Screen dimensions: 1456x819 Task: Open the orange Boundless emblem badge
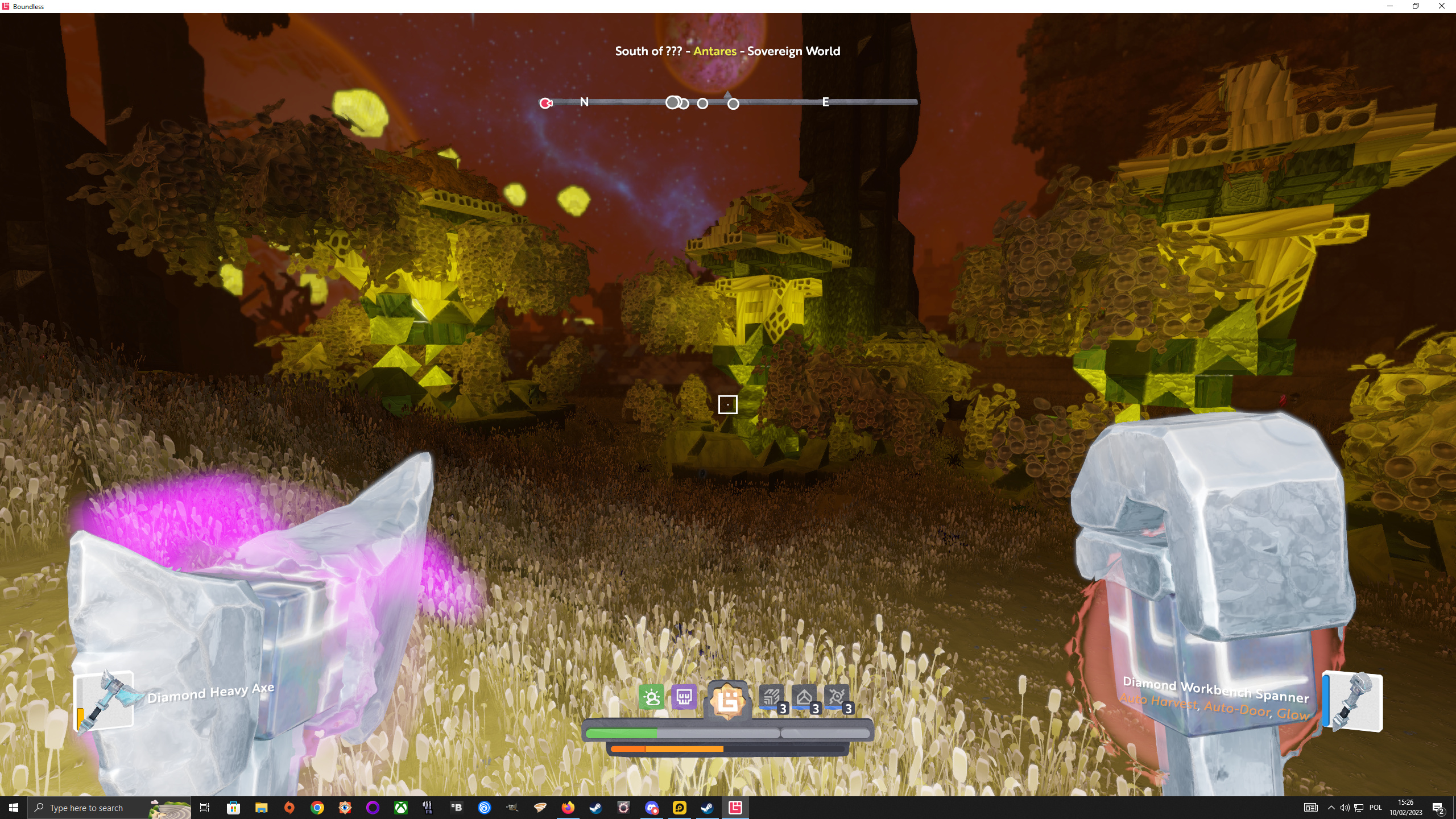pyautogui.click(x=727, y=700)
